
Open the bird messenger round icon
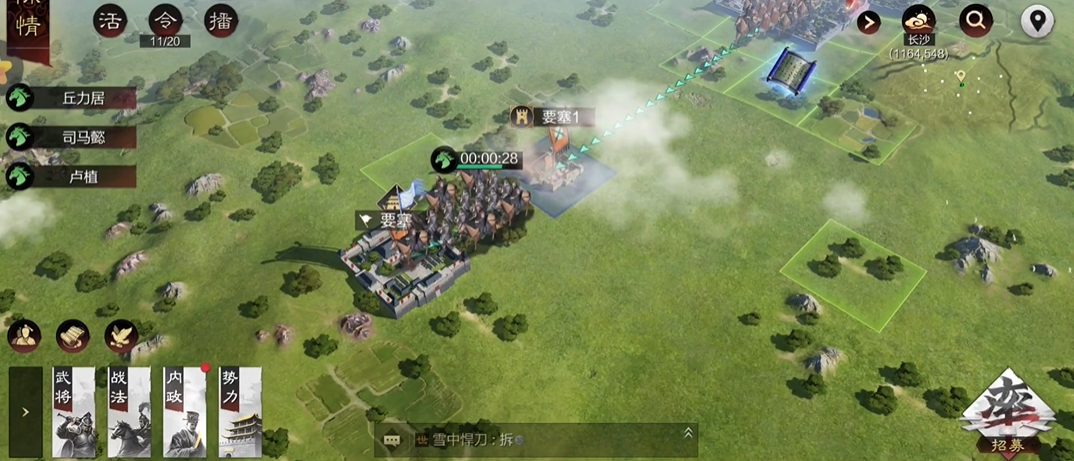coord(121,336)
